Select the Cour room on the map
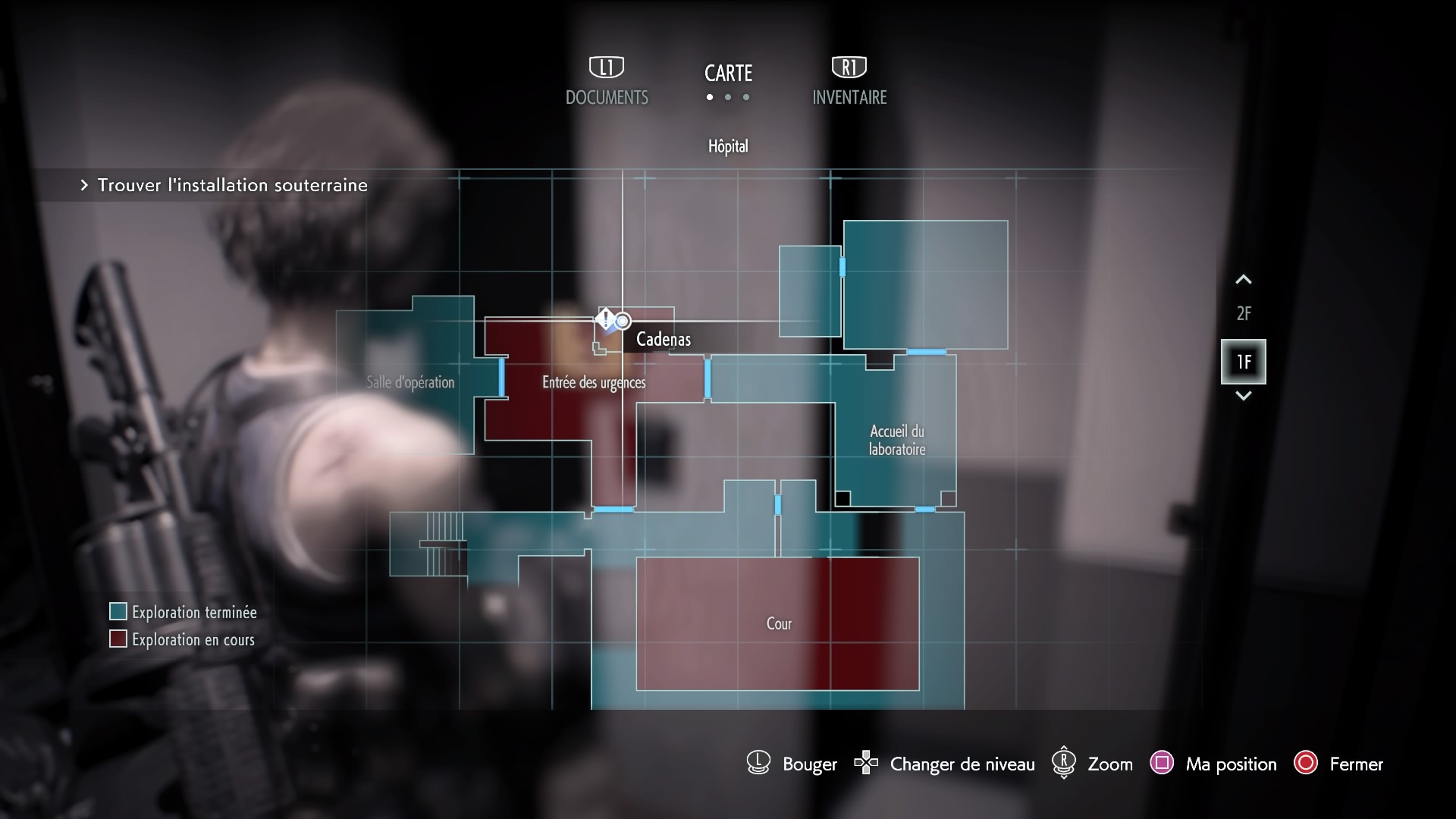Viewport: 1456px width, 819px height. 778,623
